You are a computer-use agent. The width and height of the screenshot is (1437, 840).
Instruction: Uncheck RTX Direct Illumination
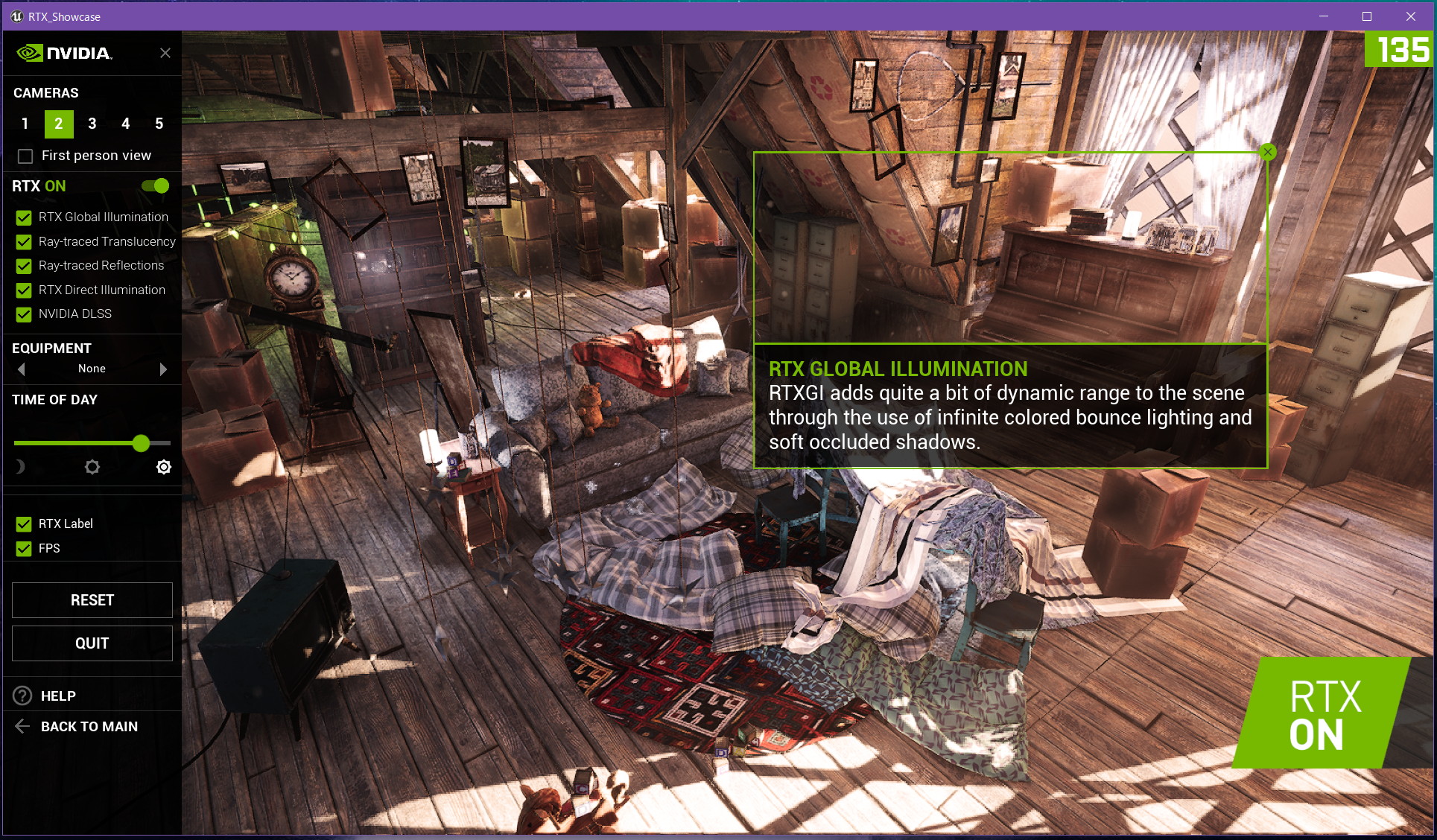coord(24,290)
